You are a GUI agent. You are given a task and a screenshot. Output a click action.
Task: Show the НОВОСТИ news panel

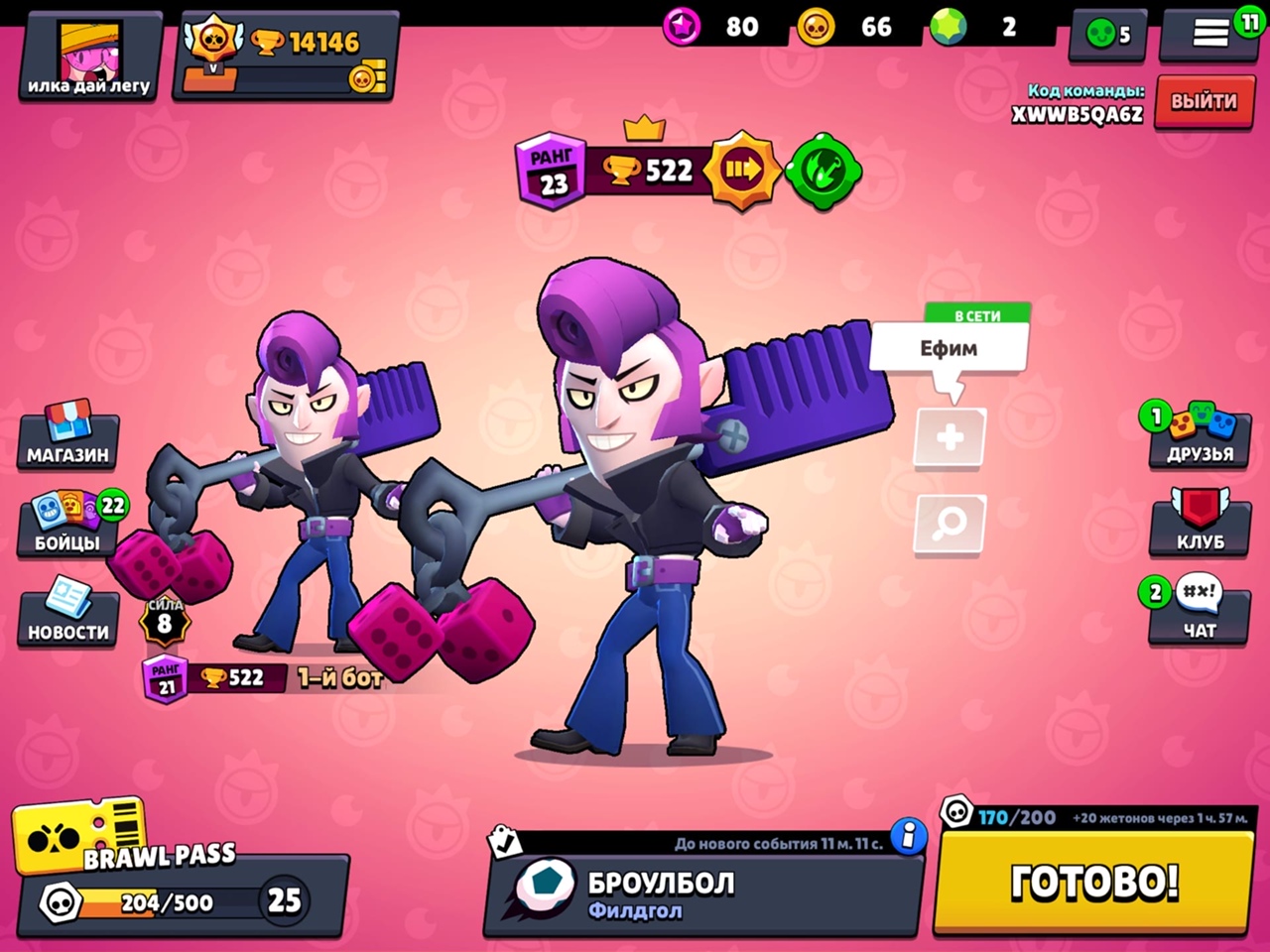[x=68, y=613]
